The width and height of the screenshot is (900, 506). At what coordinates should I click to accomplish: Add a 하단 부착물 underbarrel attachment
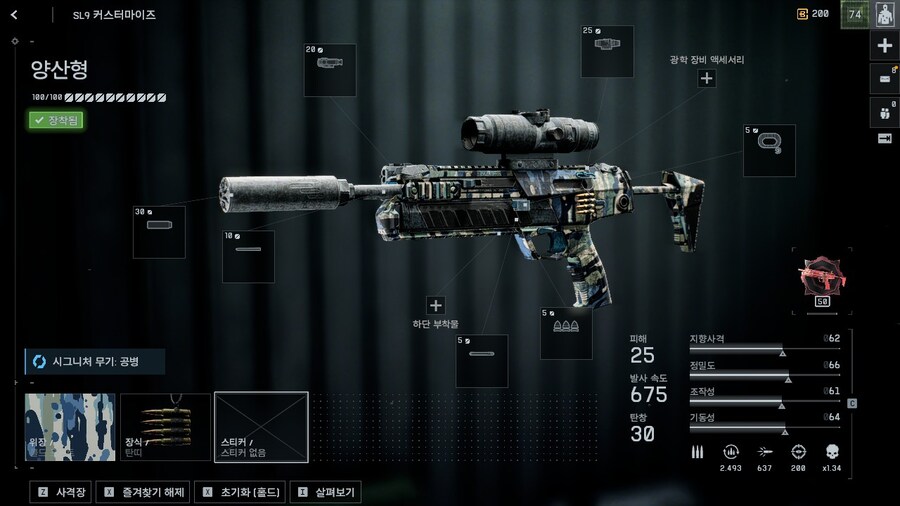(x=435, y=306)
